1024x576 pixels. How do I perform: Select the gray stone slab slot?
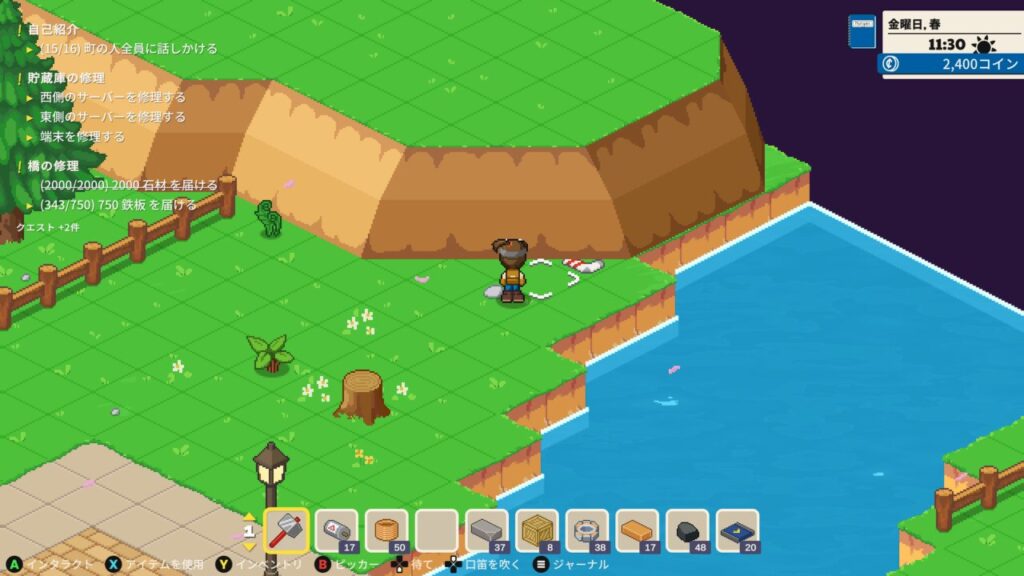(487, 530)
